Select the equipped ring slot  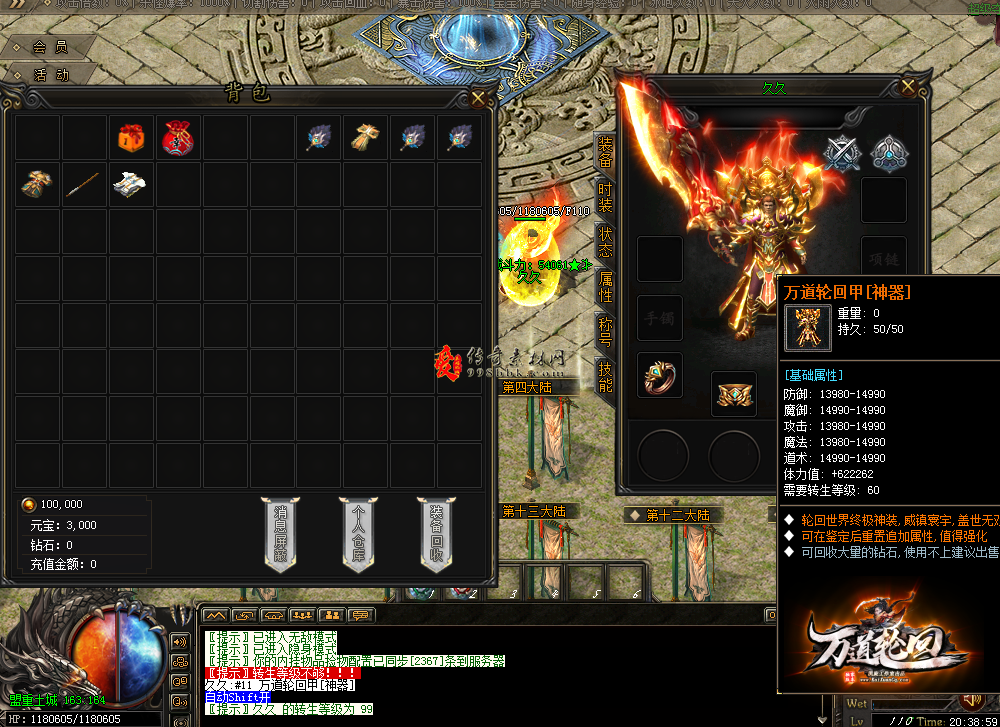tap(660, 375)
